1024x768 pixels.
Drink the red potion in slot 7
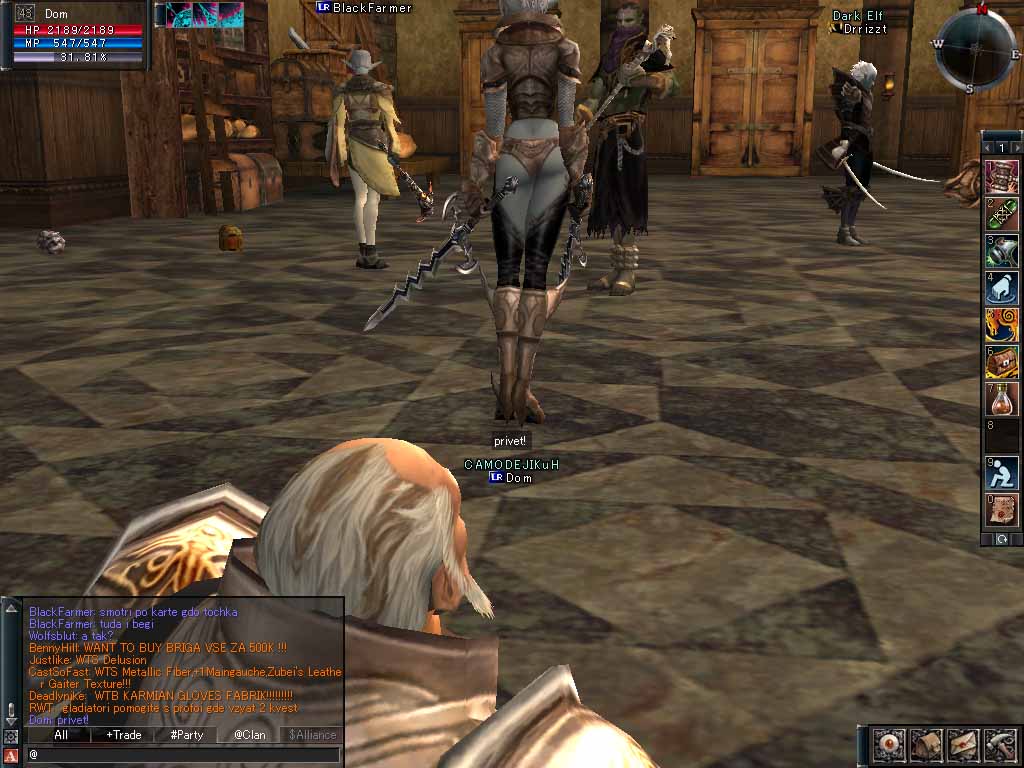pyautogui.click(x=1002, y=399)
